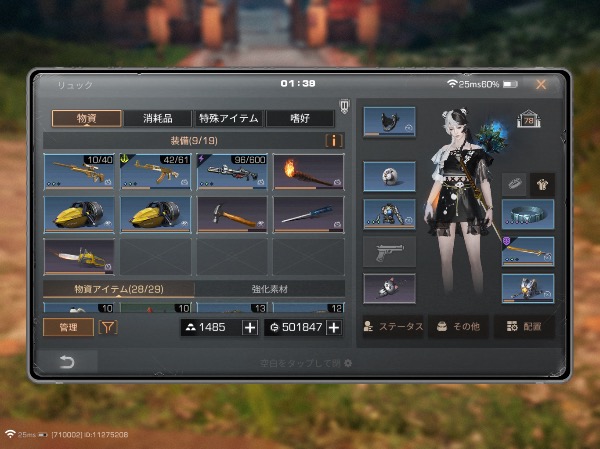Screen dimensions: 600x449
Task: Select the burning torch slot
Action: click(308, 171)
